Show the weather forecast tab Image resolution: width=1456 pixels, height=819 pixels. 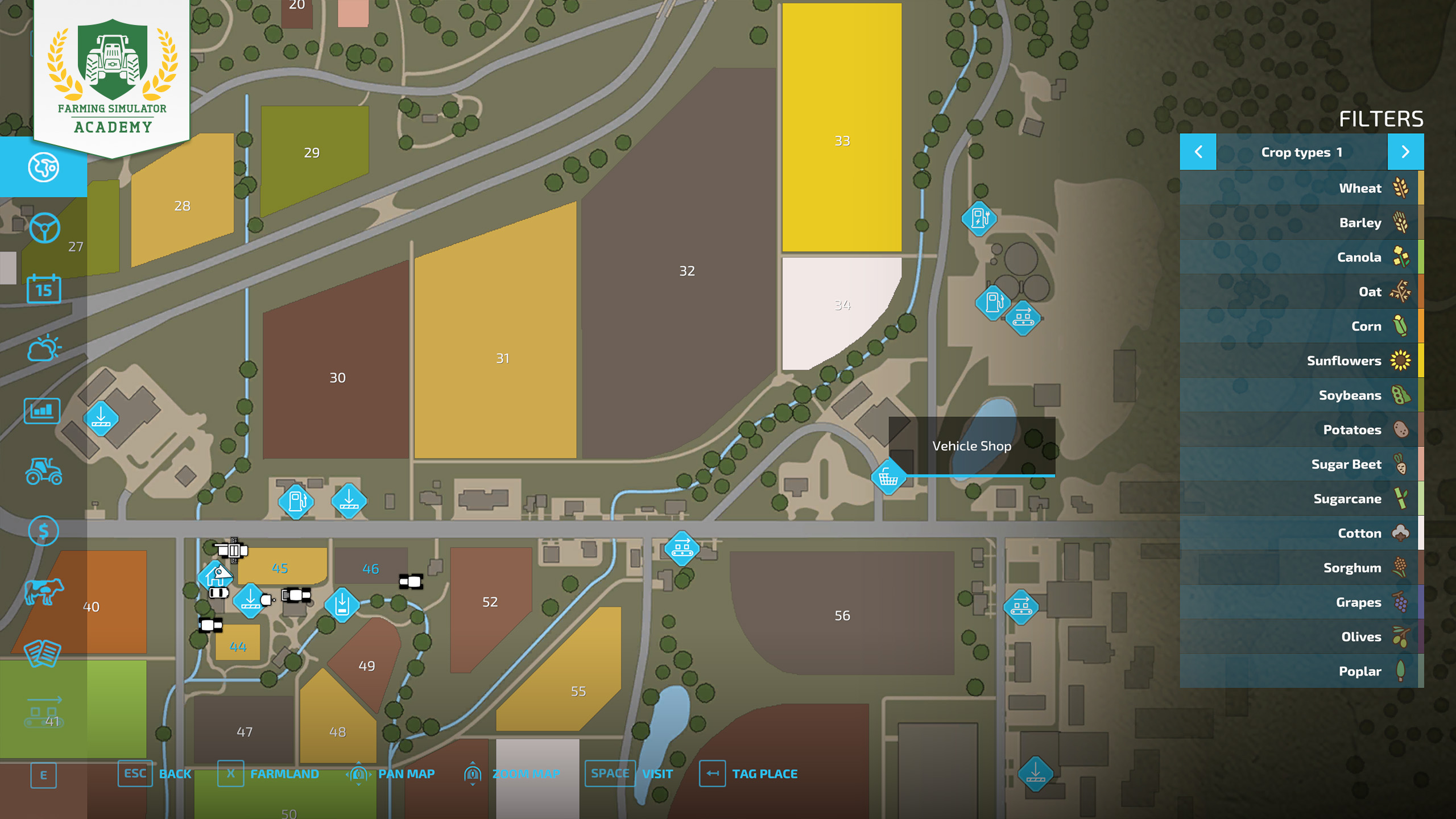[43, 348]
